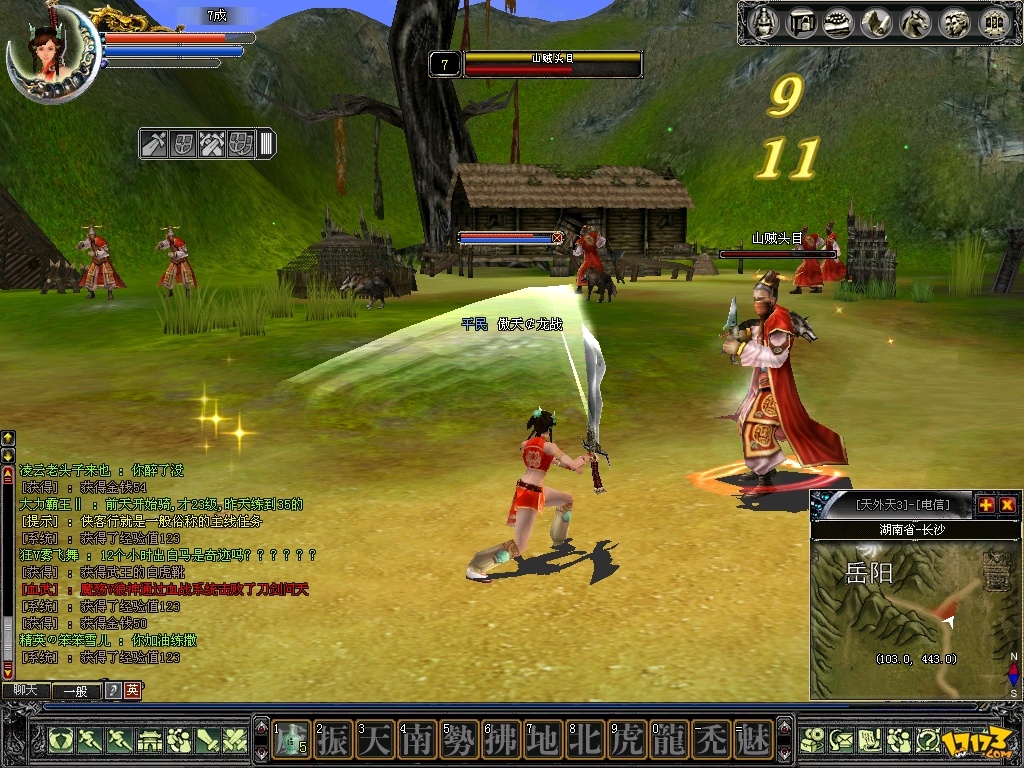Open the chat help question mark button
The image size is (1024, 768).
[113, 690]
